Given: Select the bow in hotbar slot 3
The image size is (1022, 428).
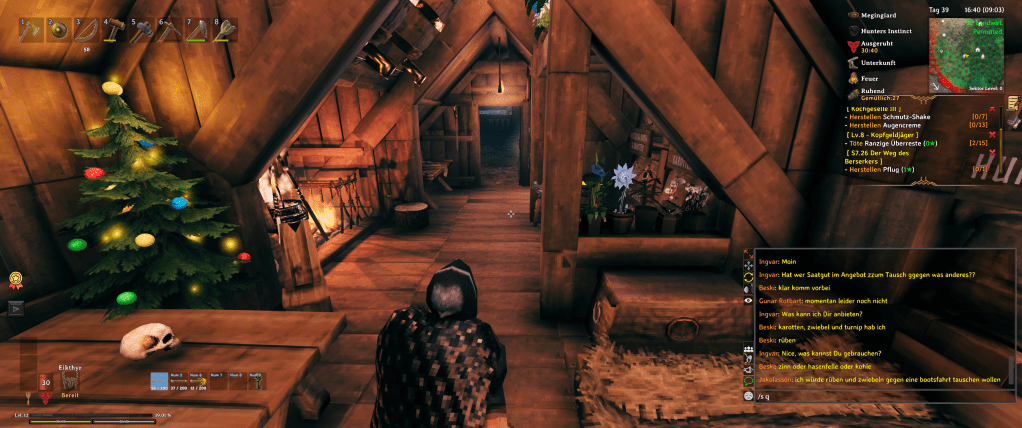Looking at the screenshot, I should coord(87,32).
